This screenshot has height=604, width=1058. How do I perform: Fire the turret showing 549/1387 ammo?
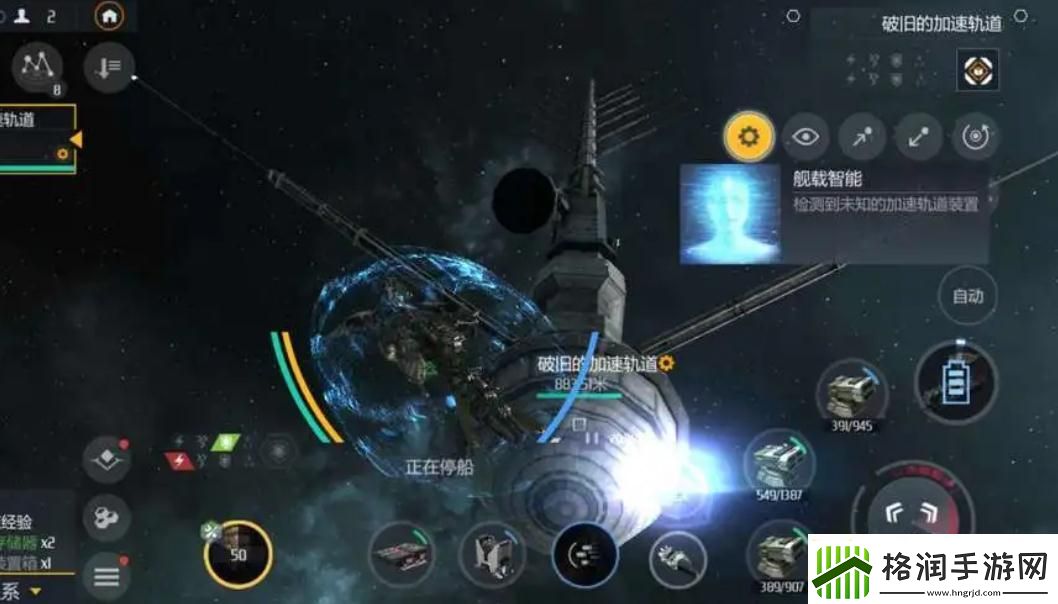781,462
